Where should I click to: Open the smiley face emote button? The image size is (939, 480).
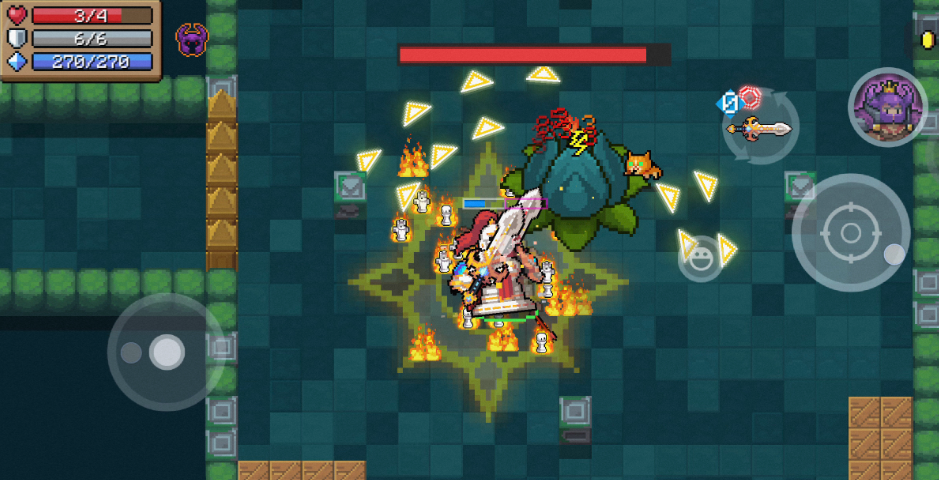tap(700, 258)
